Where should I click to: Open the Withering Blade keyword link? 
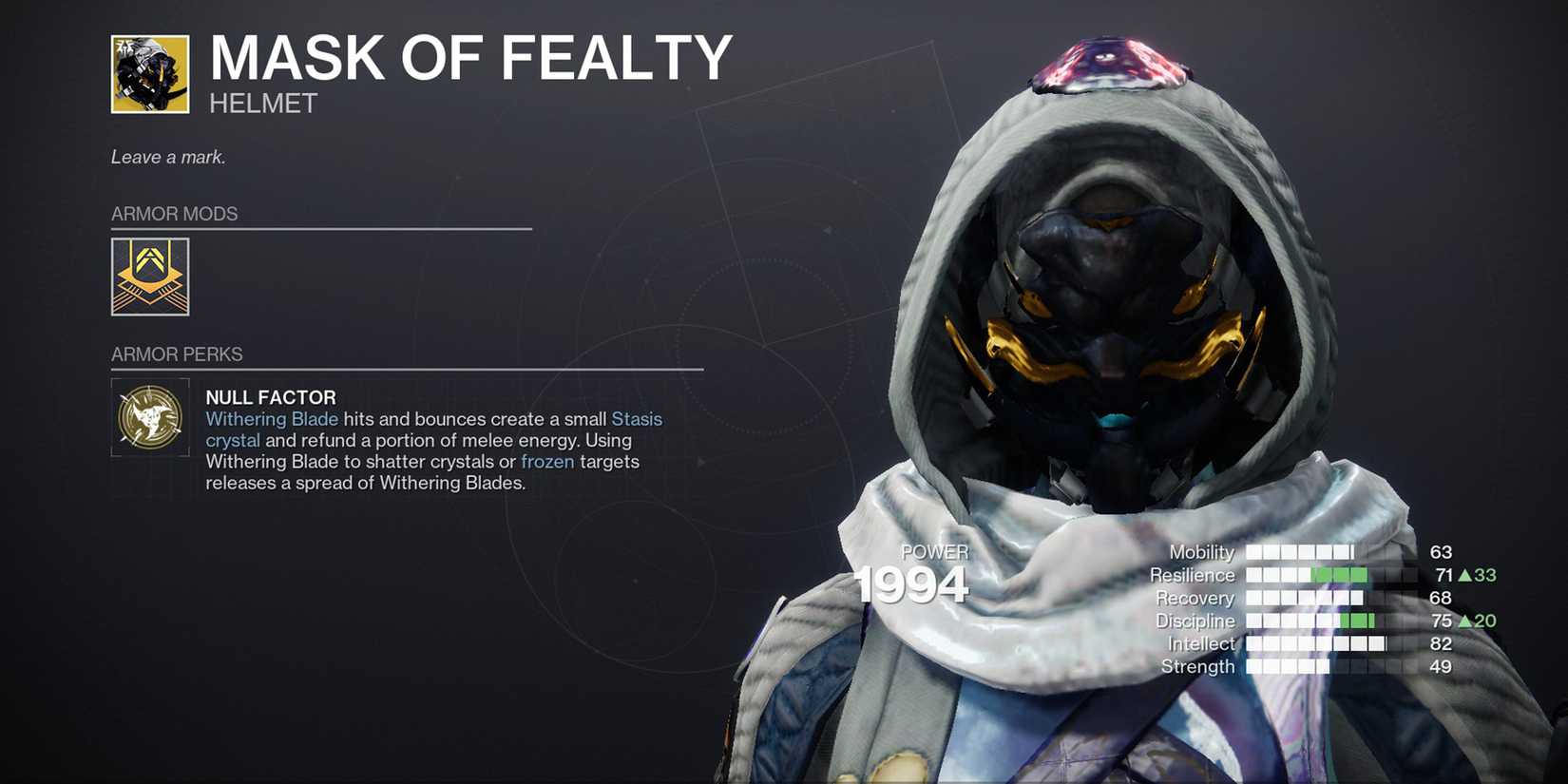273,418
